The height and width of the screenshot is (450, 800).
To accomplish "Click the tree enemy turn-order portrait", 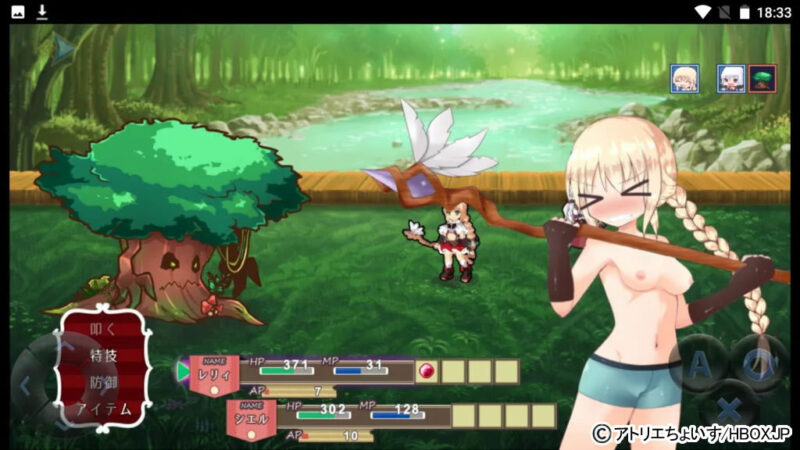I will (762, 78).
